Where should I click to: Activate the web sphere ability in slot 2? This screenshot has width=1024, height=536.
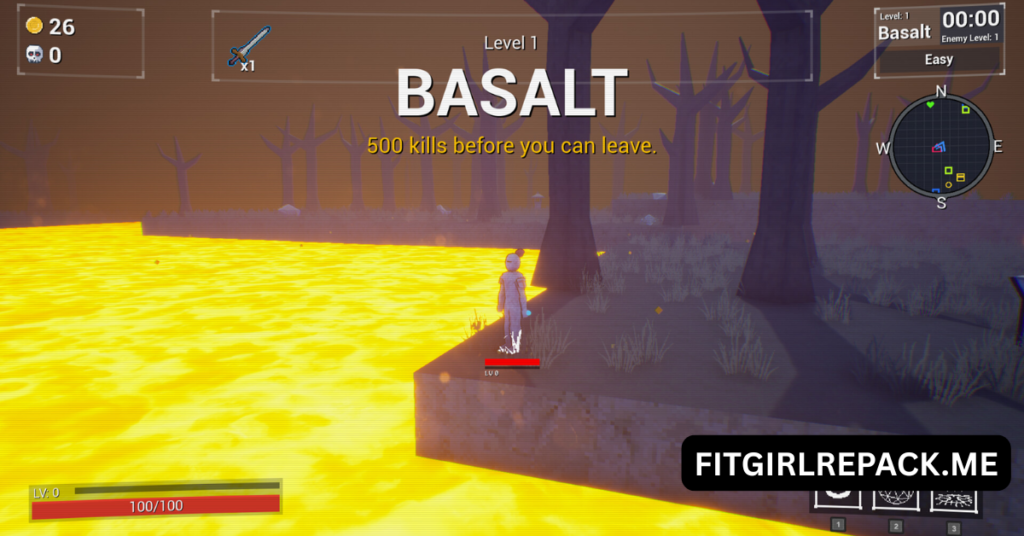tap(896, 499)
